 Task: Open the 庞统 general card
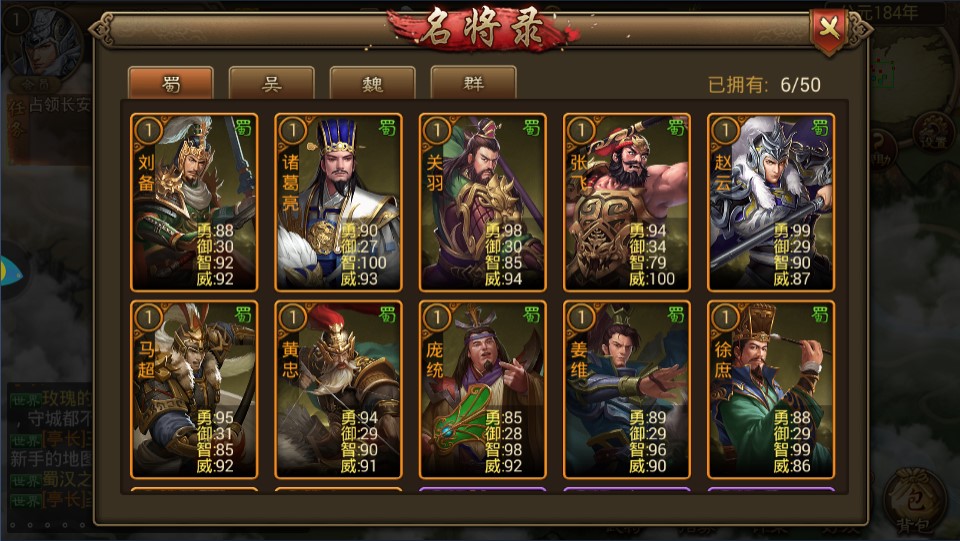482,390
